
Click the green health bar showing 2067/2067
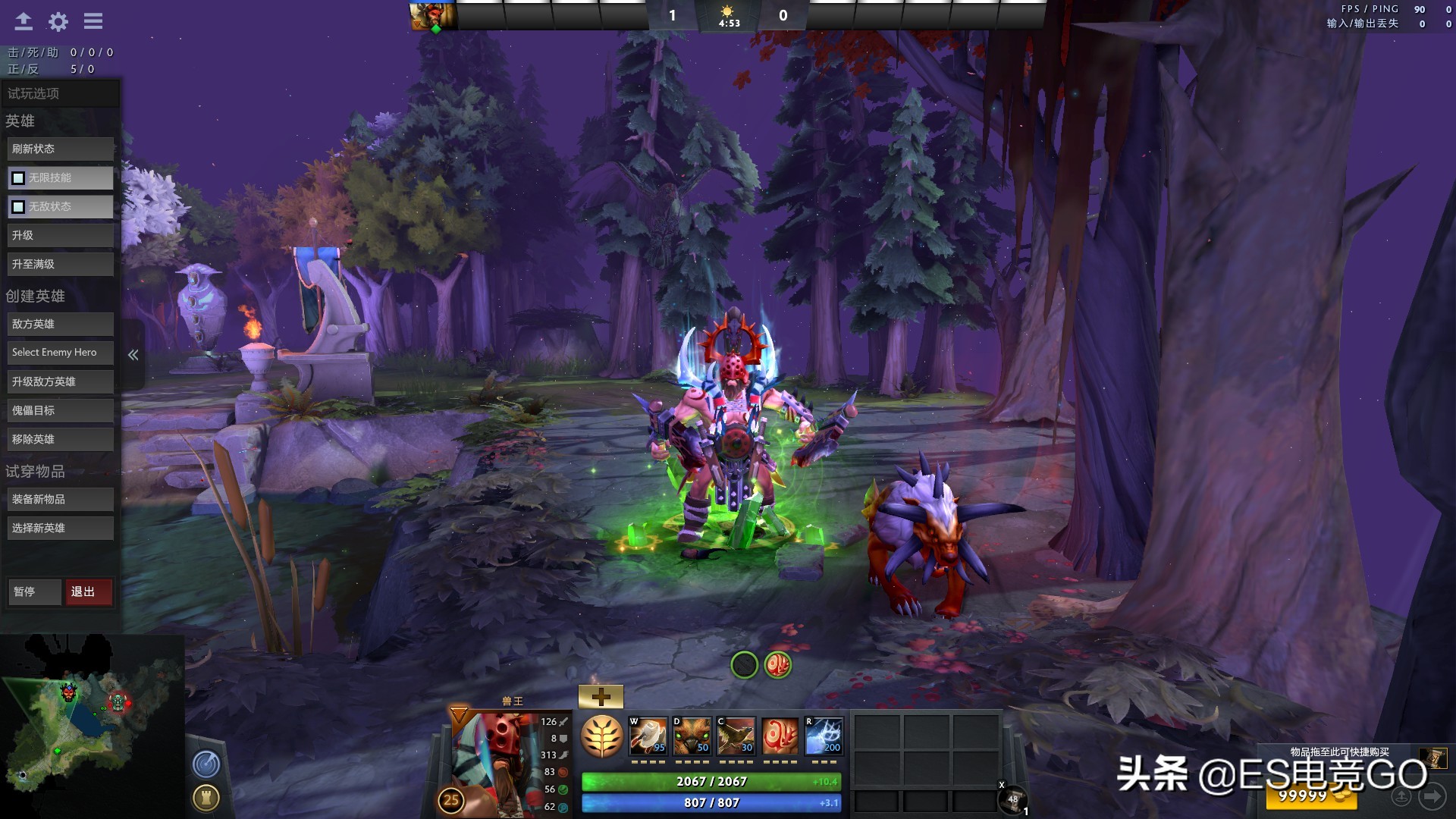coord(711,780)
